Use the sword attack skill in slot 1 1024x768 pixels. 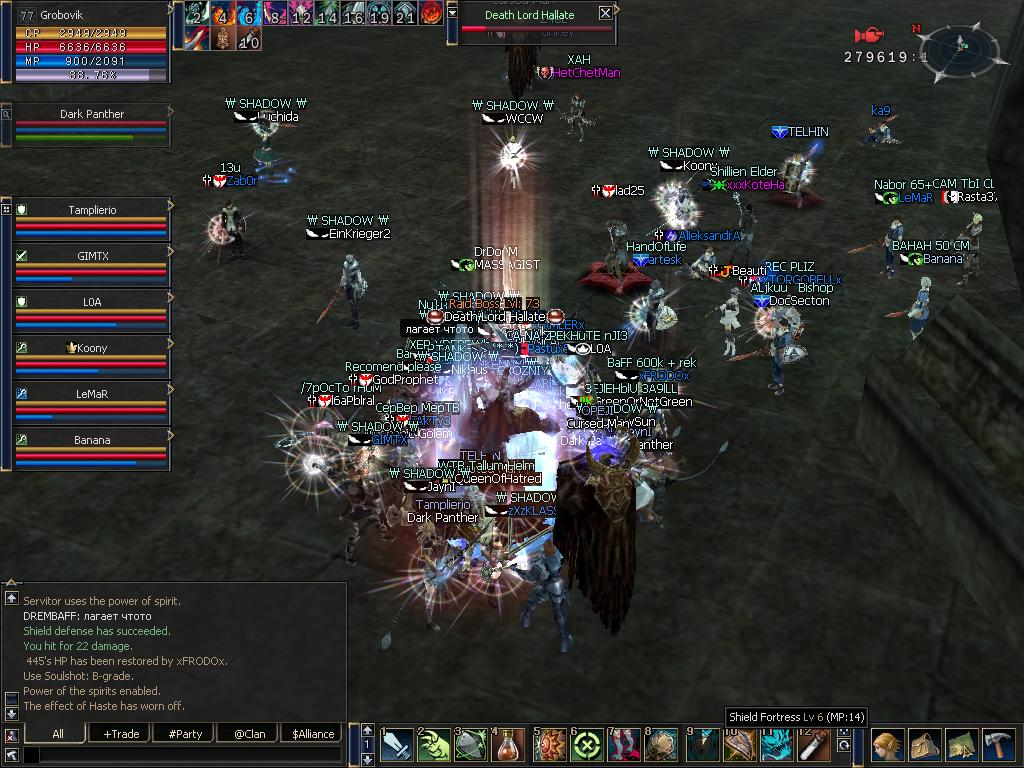point(397,746)
